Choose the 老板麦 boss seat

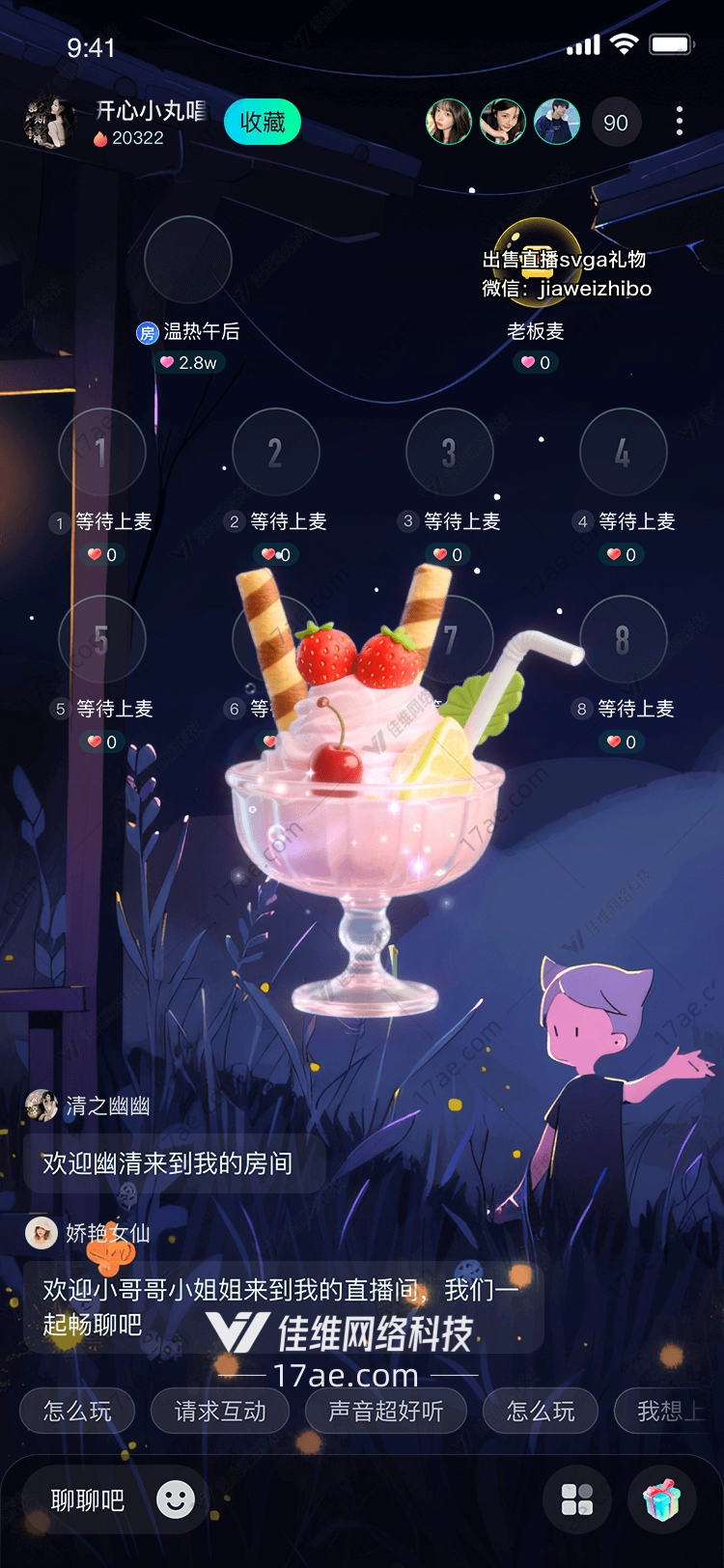point(537,261)
